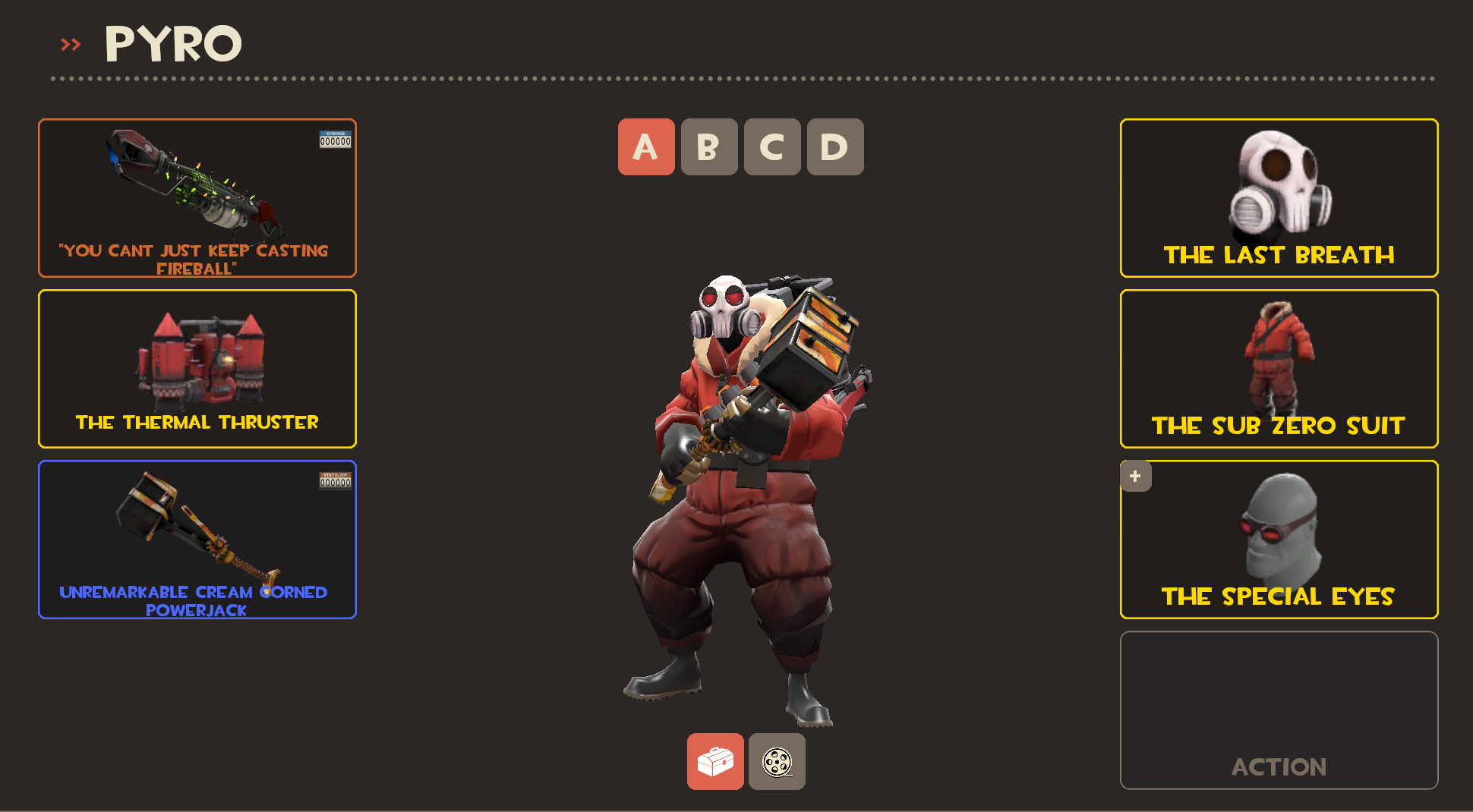
Task: Switch to loadout preset B
Action: click(709, 147)
